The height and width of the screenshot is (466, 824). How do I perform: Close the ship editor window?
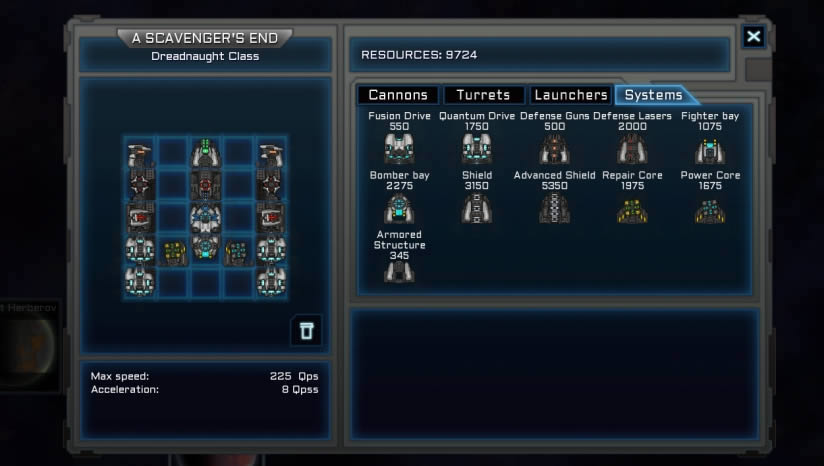pyautogui.click(x=754, y=36)
